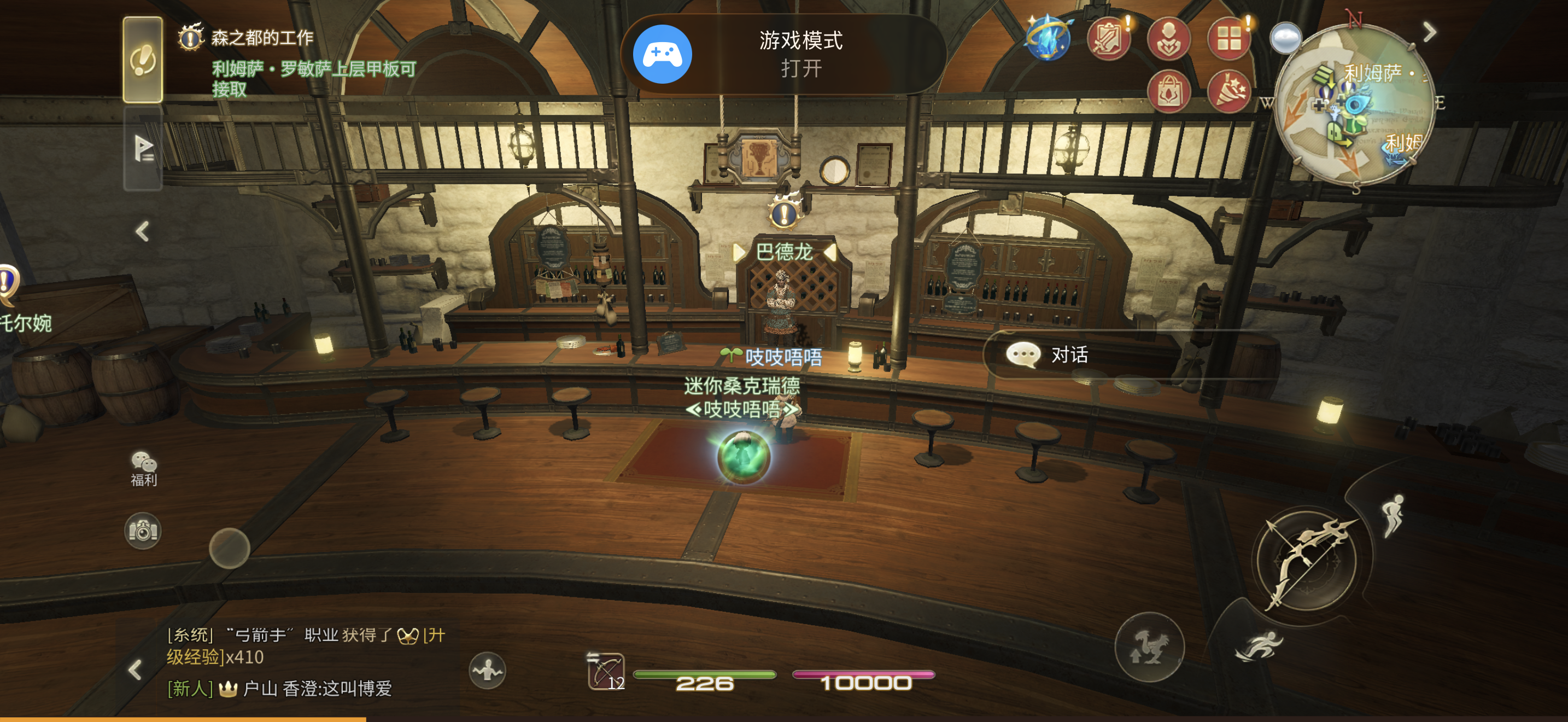Open the four-square main menu icon
This screenshot has height=722, width=1568.
point(1228,38)
